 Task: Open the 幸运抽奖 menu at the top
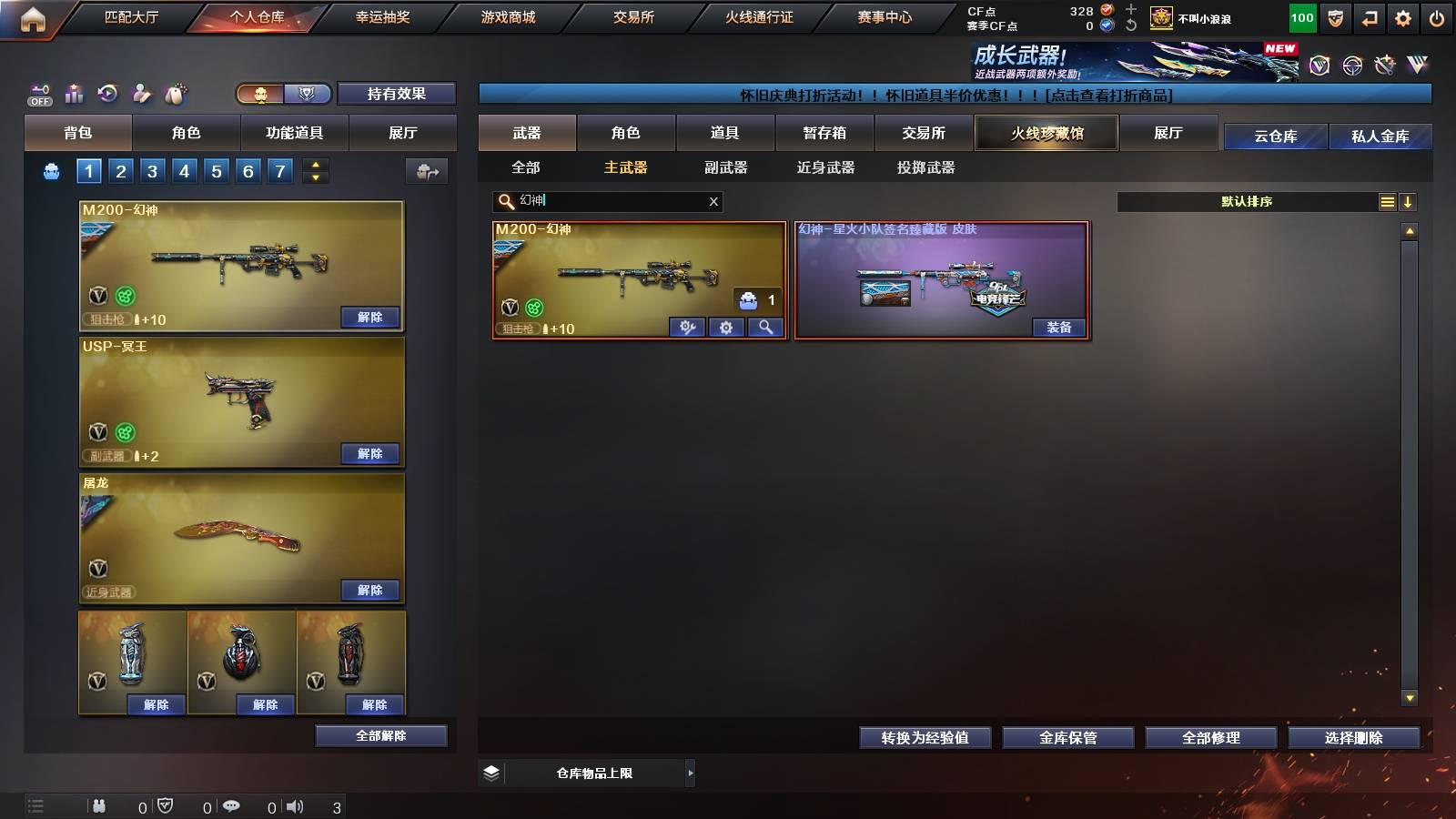[x=384, y=16]
